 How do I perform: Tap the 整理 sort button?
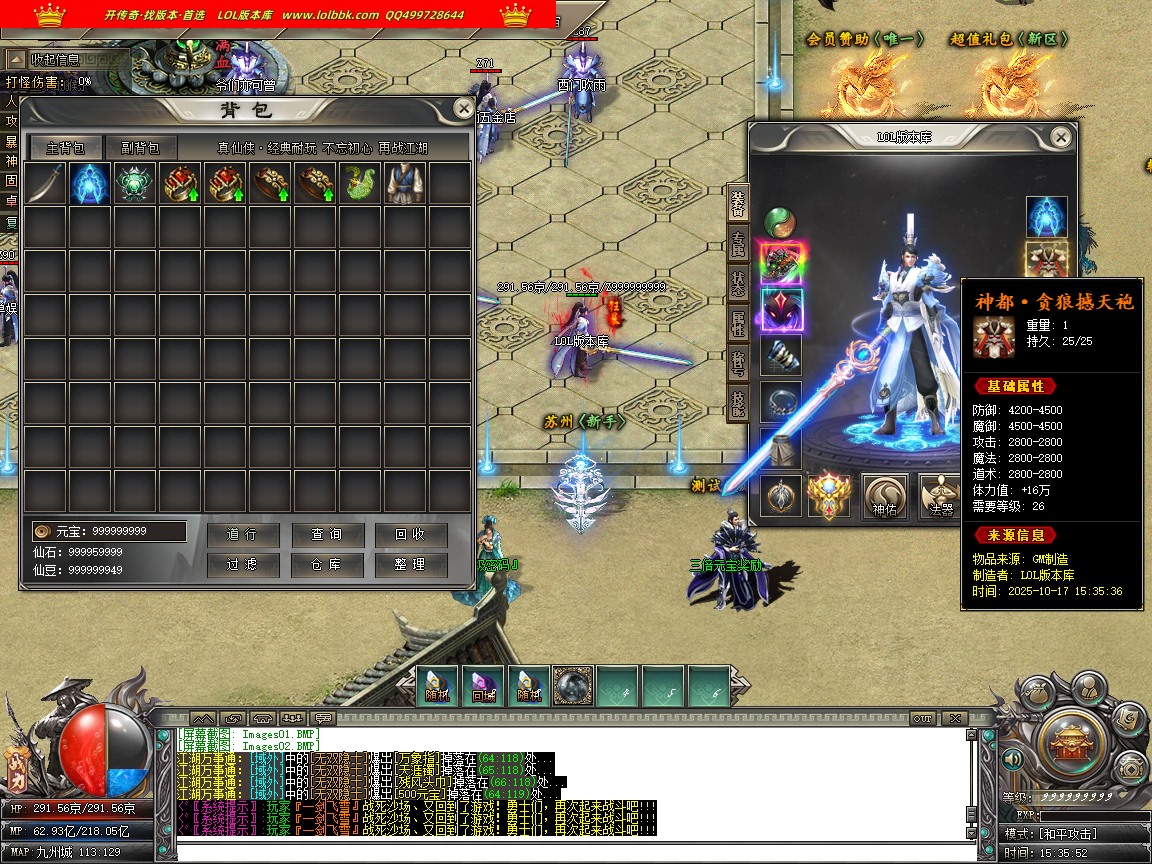click(410, 565)
